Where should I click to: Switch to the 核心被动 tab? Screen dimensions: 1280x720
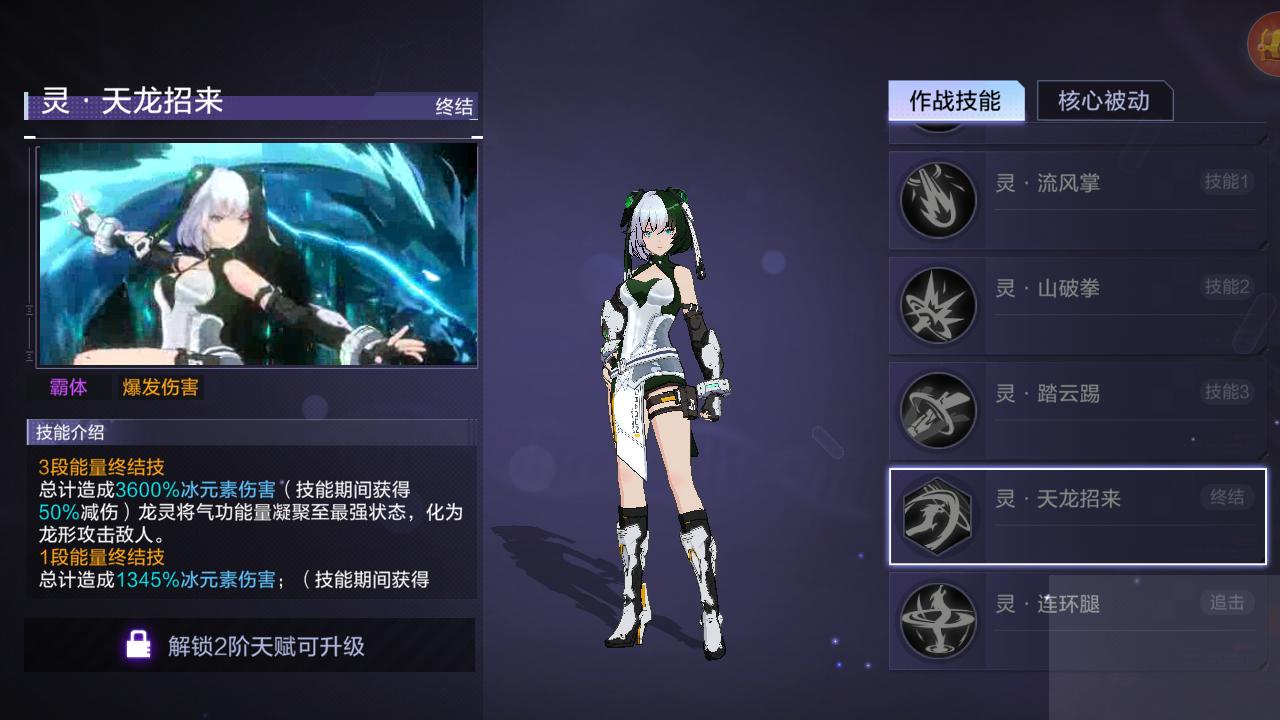(1106, 101)
